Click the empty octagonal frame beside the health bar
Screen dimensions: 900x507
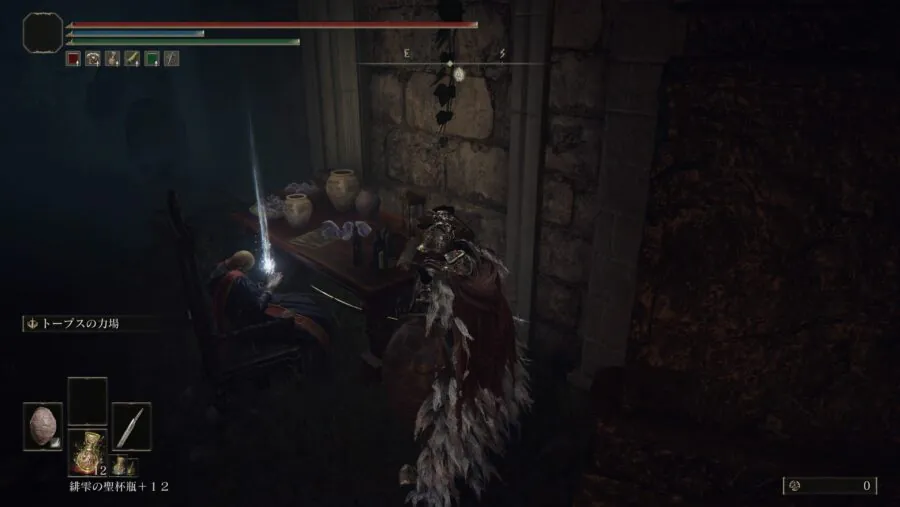tap(42, 34)
